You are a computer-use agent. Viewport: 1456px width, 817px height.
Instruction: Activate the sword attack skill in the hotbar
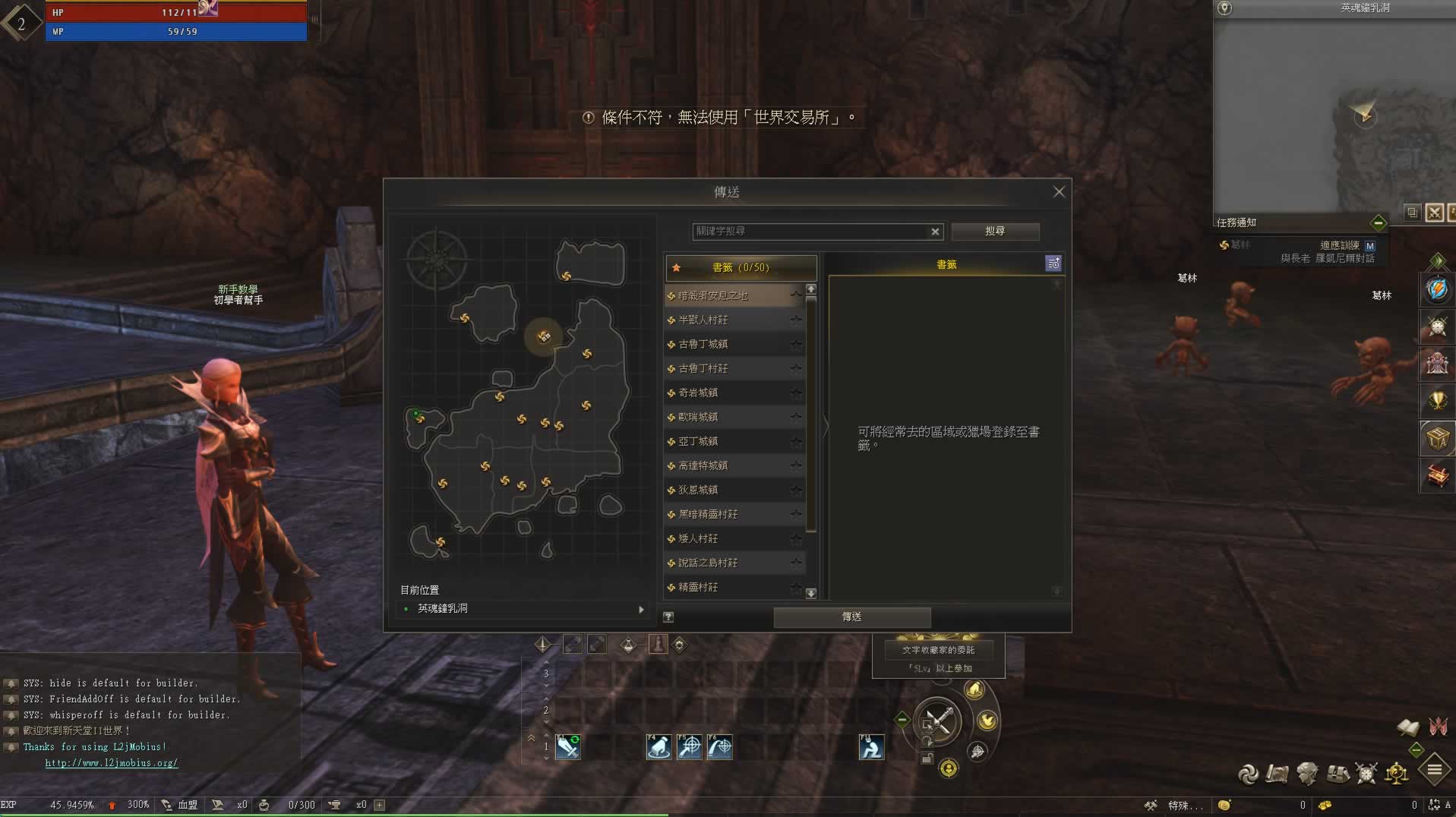click(567, 747)
